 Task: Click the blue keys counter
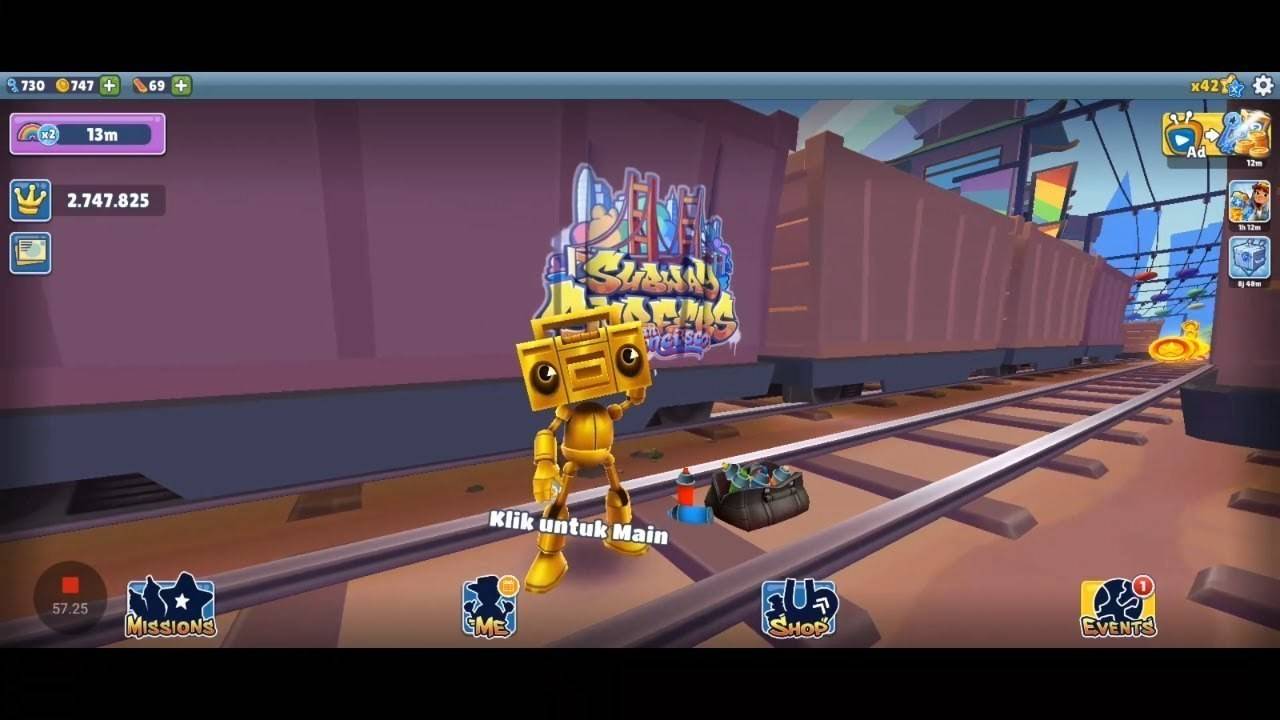pyautogui.click(x=25, y=84)
